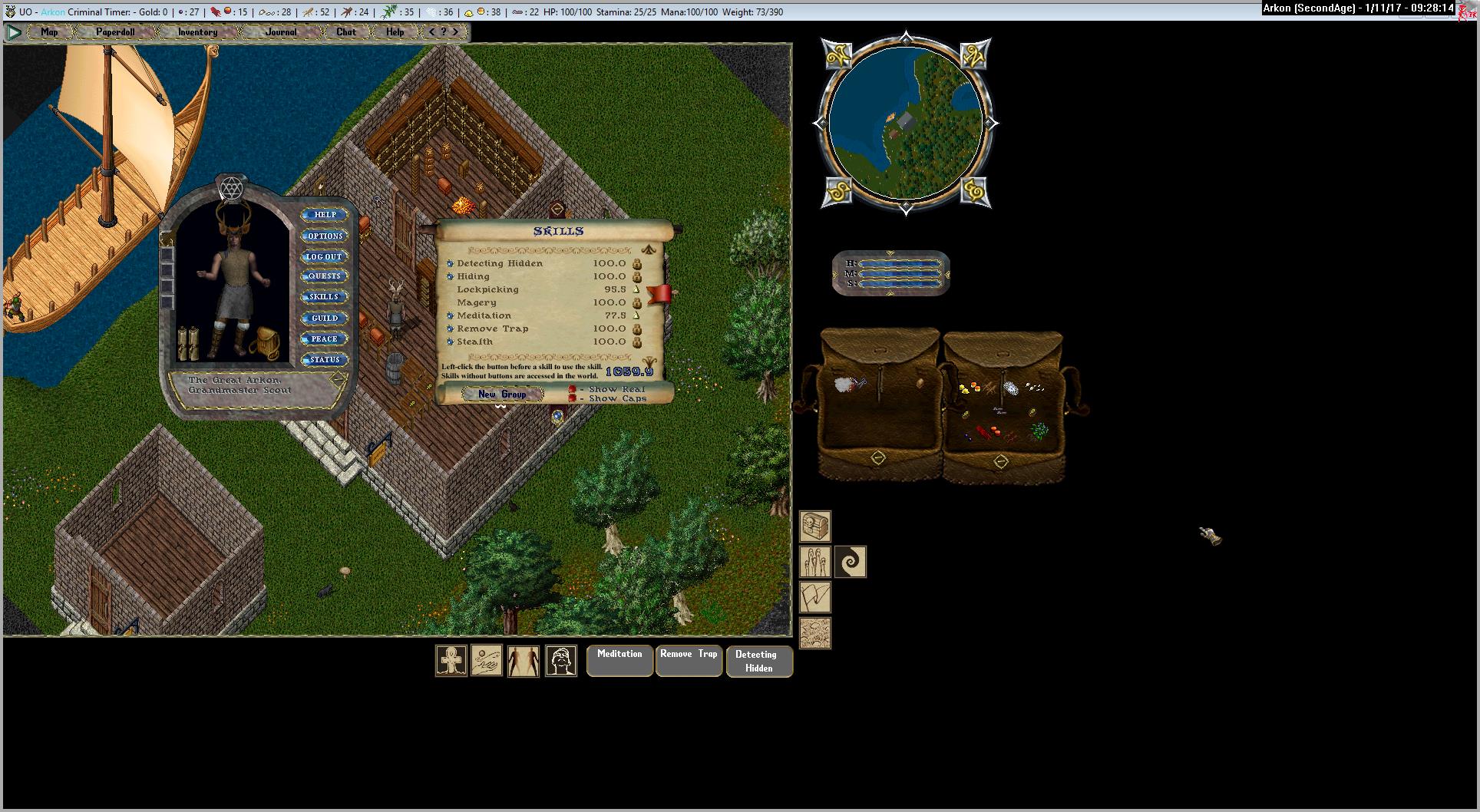Open the Inventory menu

coord(197,32)
